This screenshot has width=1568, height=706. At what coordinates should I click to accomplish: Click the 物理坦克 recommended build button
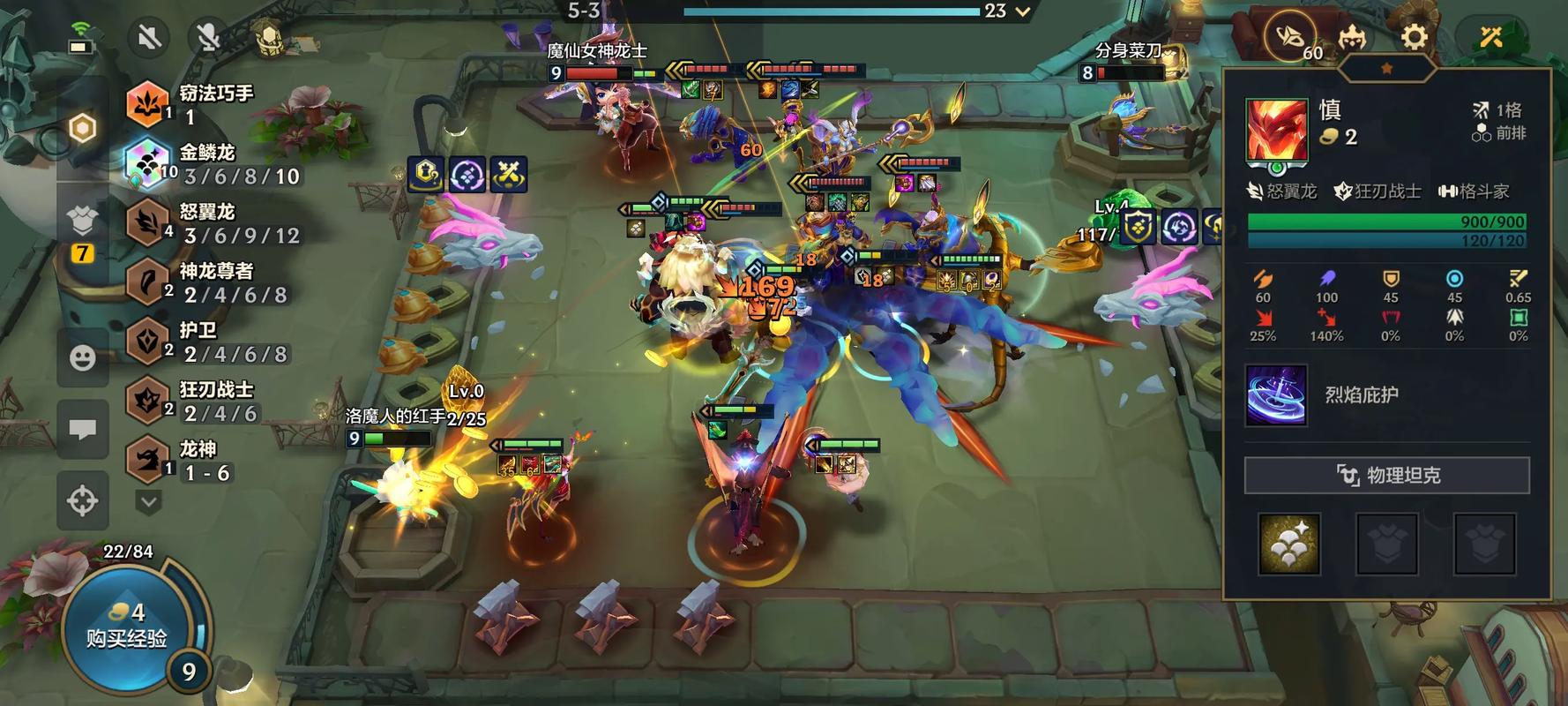coord(1386,476)
